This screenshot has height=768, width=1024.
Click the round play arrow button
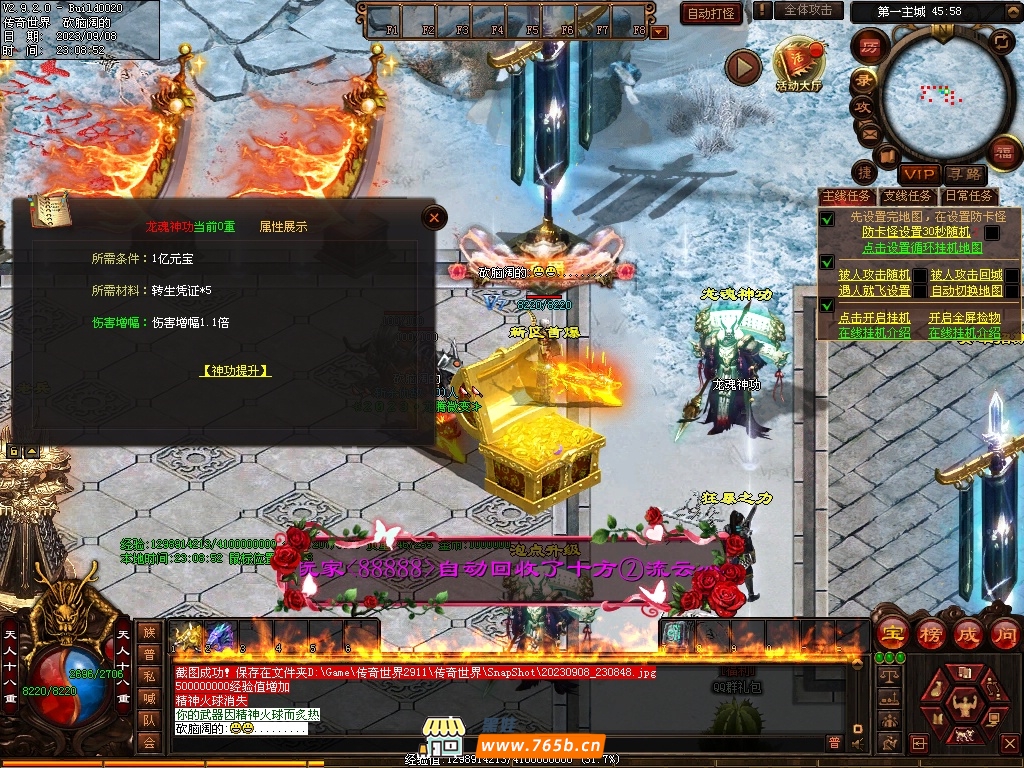743,67
